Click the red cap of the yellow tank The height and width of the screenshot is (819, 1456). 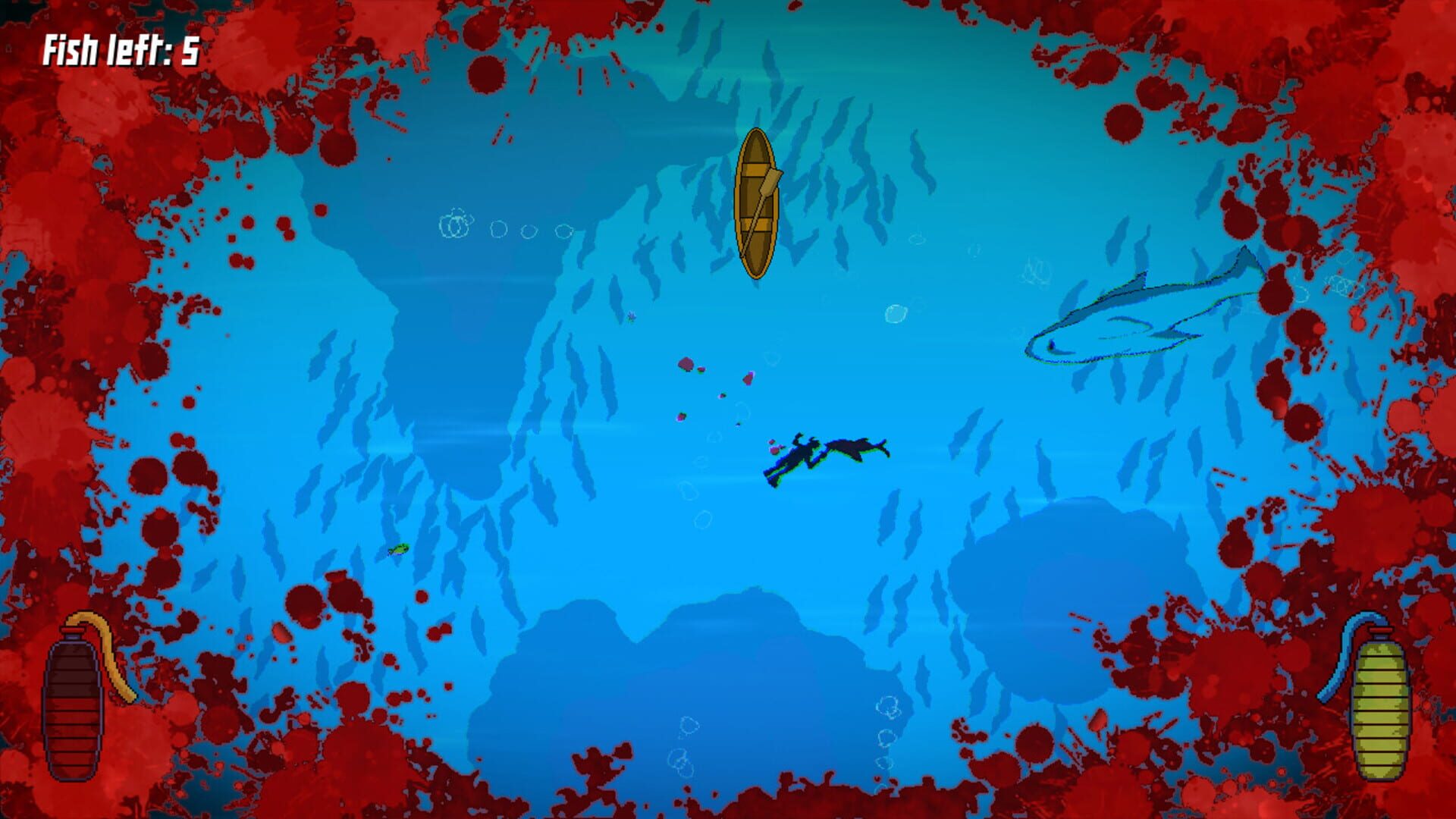click(x=1380, y=630)
